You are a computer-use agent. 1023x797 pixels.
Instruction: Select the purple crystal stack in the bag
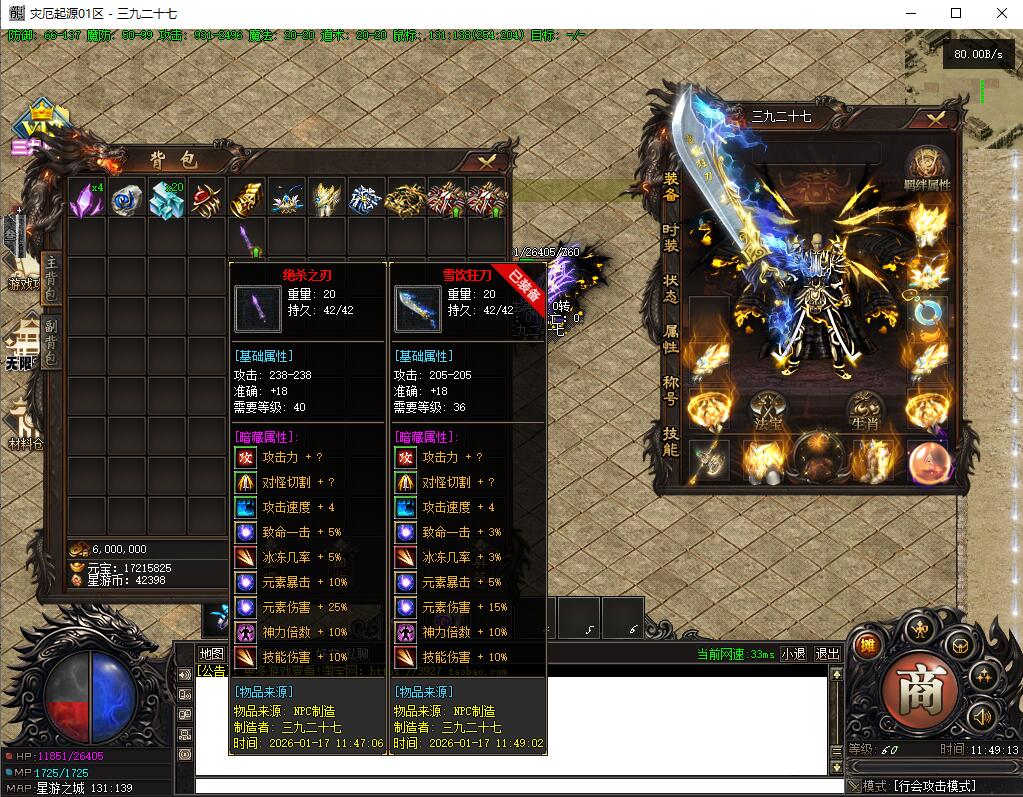(86, 198)
